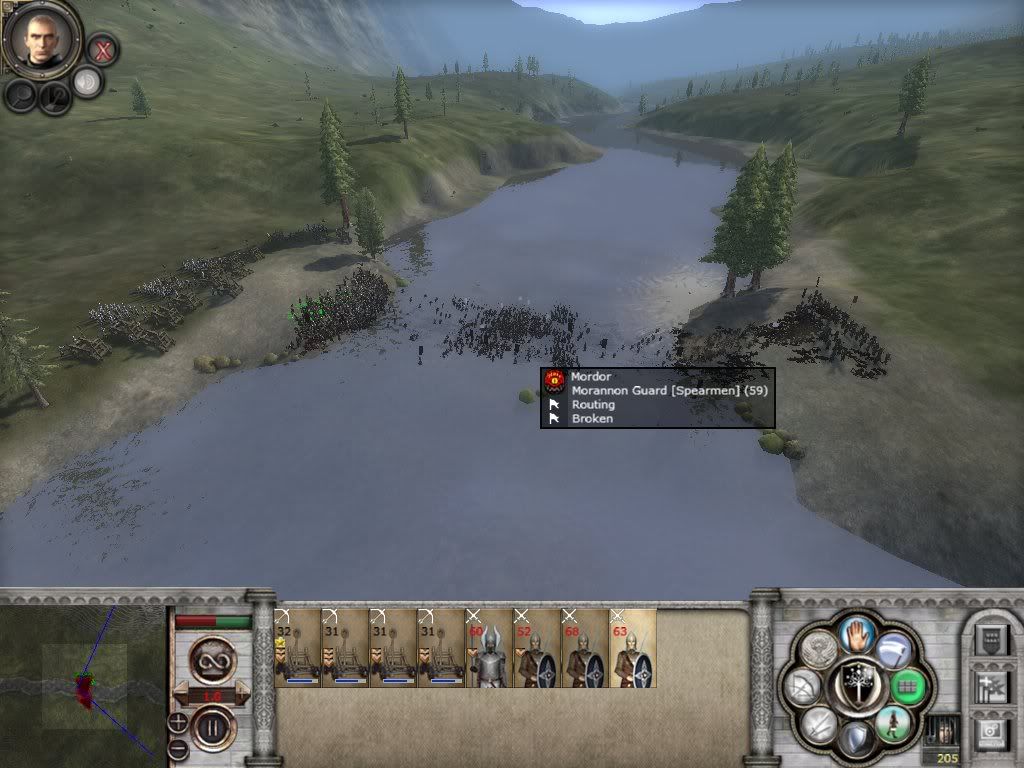Increase battle speed with the right arrow
The height and width of the screenshot is (768, 1024).
point(242,692)
